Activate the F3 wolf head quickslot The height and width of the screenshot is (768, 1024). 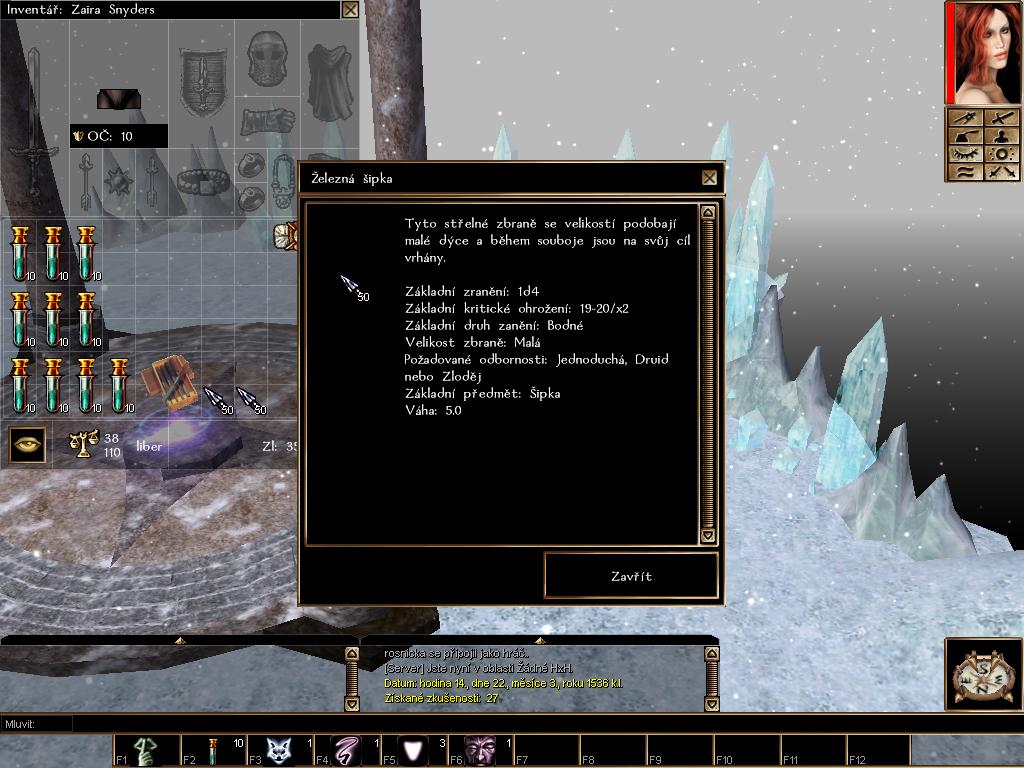click(x=281, y=750)
